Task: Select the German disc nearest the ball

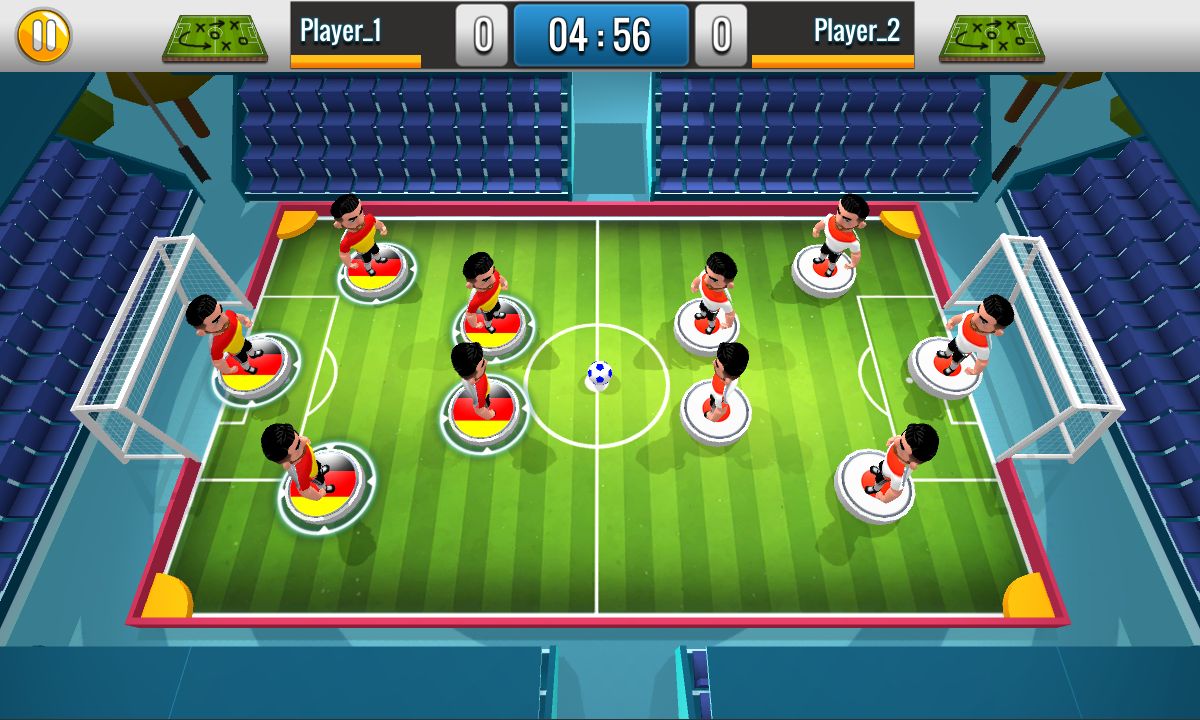Action: (483, 410)
